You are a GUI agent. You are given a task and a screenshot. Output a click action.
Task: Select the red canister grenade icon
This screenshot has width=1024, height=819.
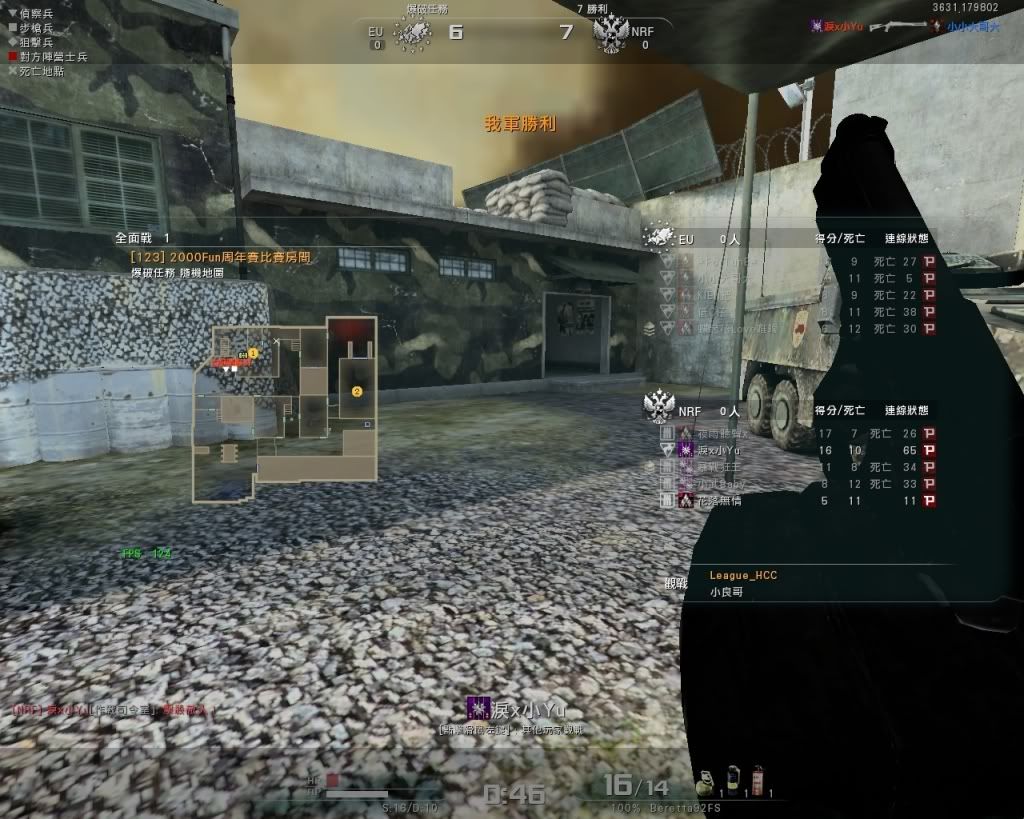click(757, 778)
